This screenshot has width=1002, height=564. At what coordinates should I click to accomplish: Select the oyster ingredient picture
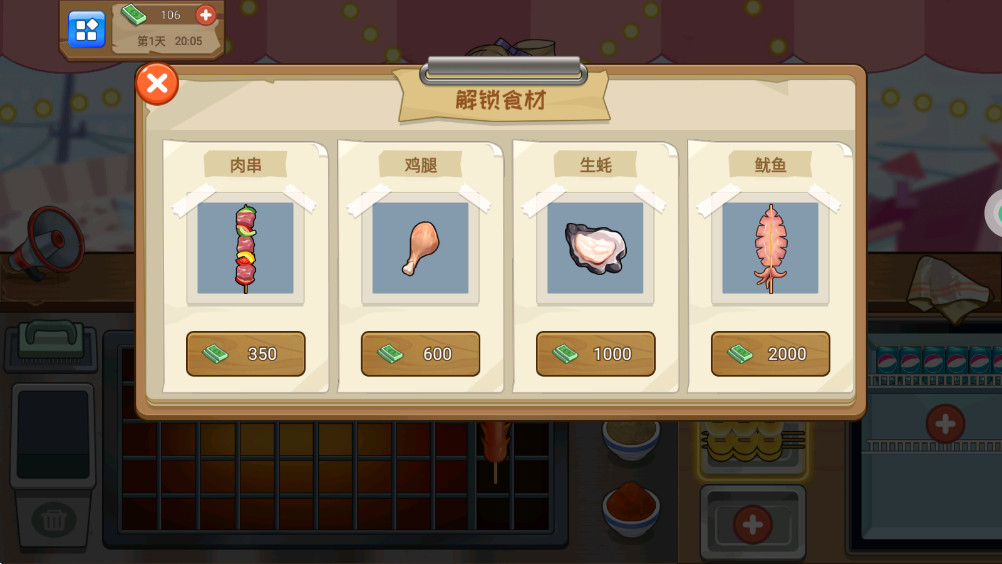point(595,248)
